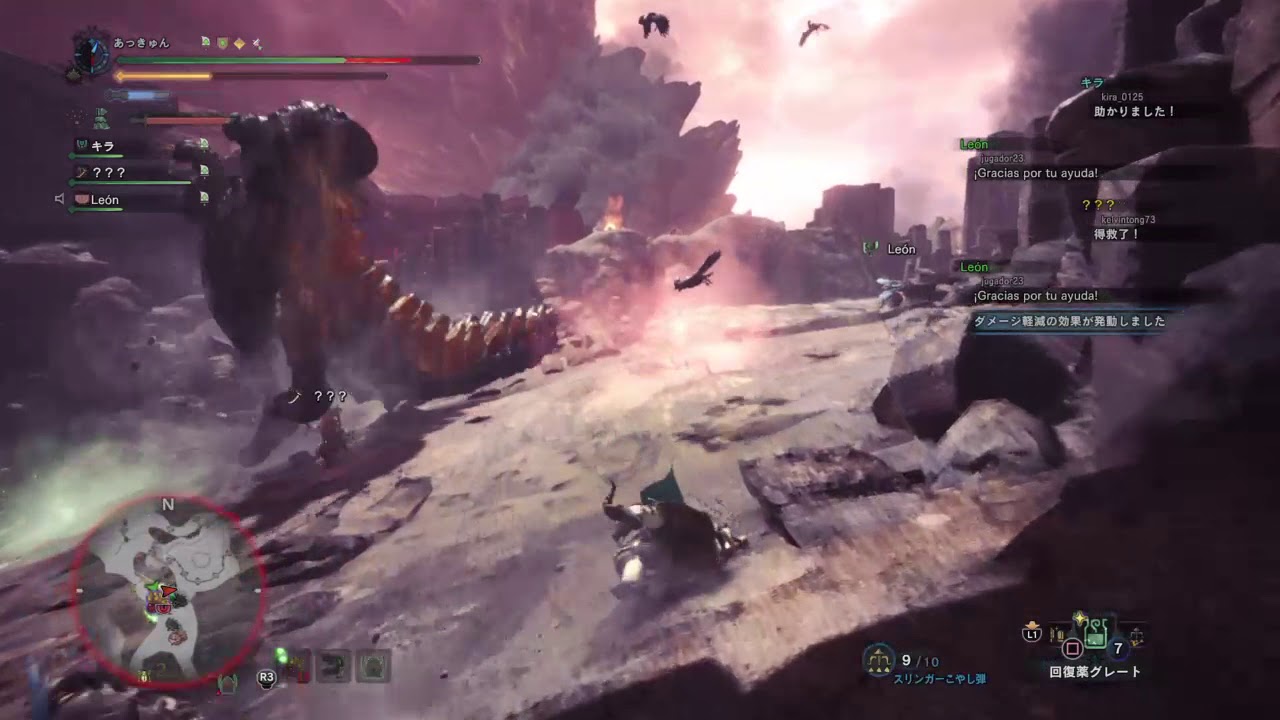Open kira_0125's 助かりました chat message
This screenshot has width=1280, height=720.
click(1137, 111)
